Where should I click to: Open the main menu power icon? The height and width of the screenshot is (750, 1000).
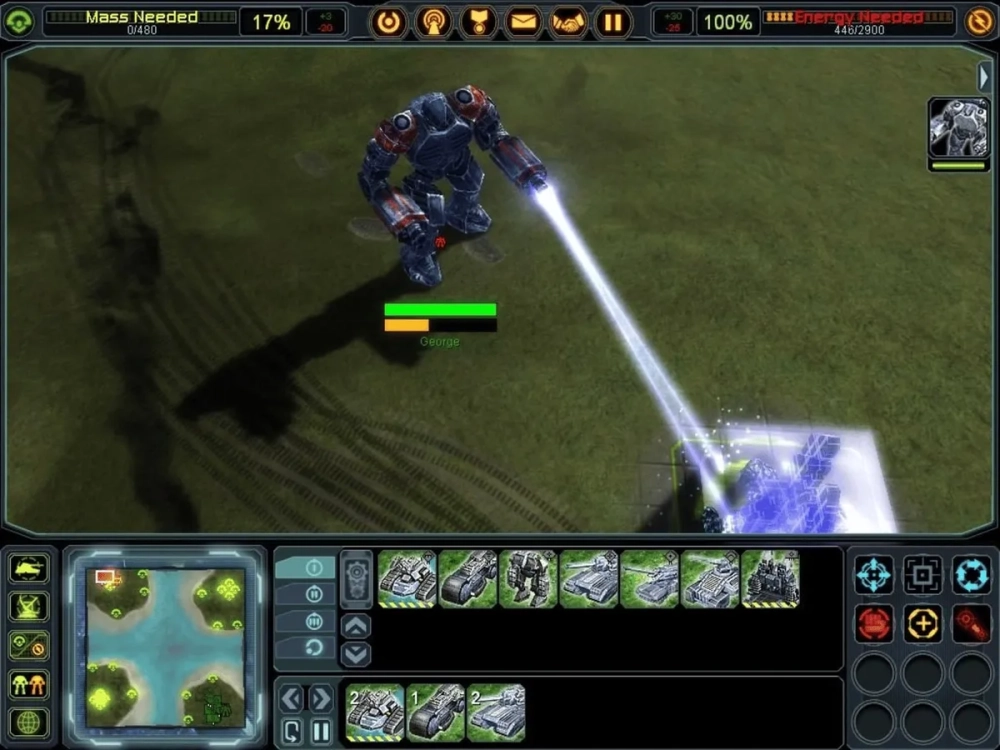[389, 21]
